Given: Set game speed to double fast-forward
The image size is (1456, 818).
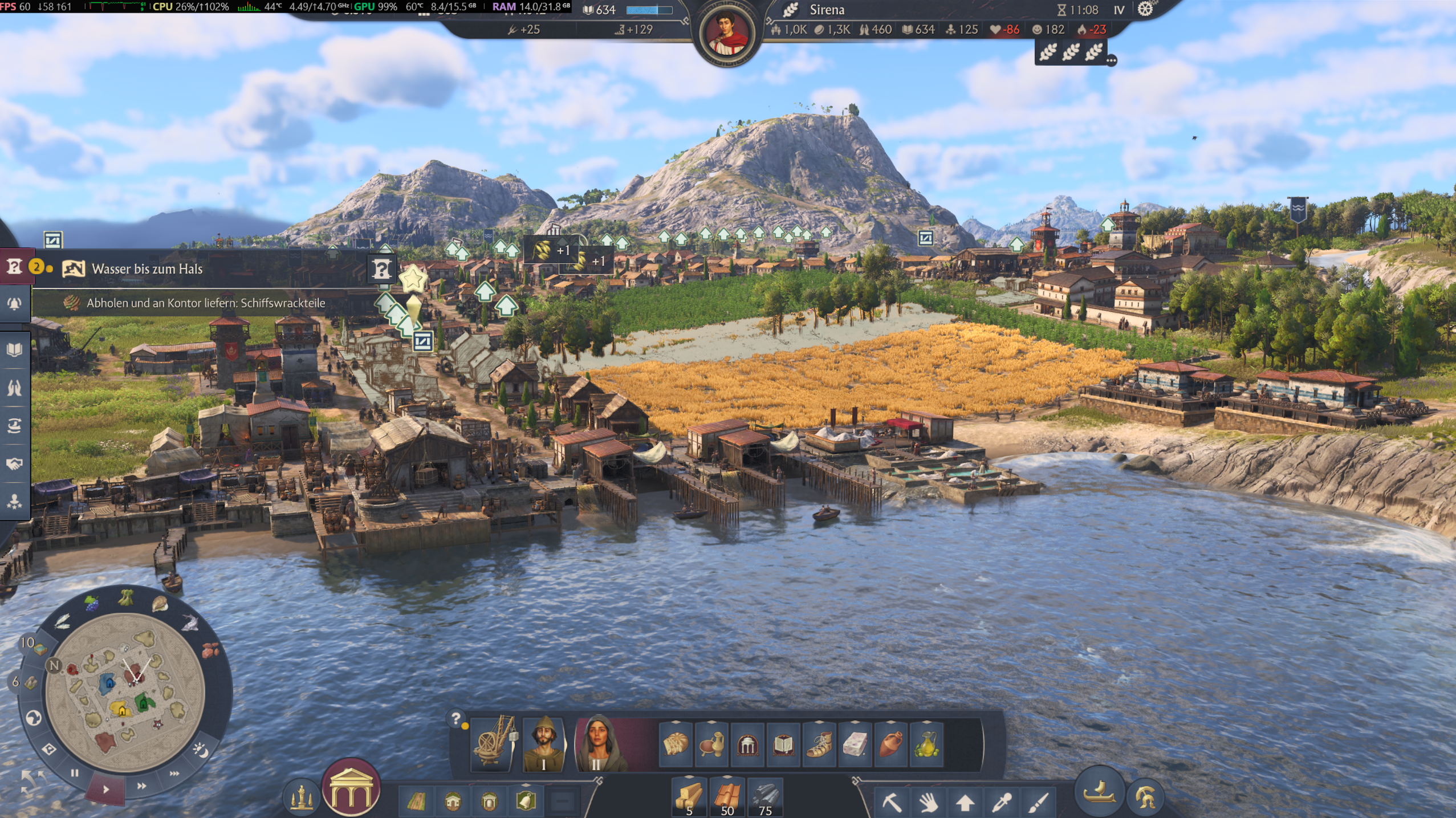Looking at the screenshot, I should tap(141, 786).
